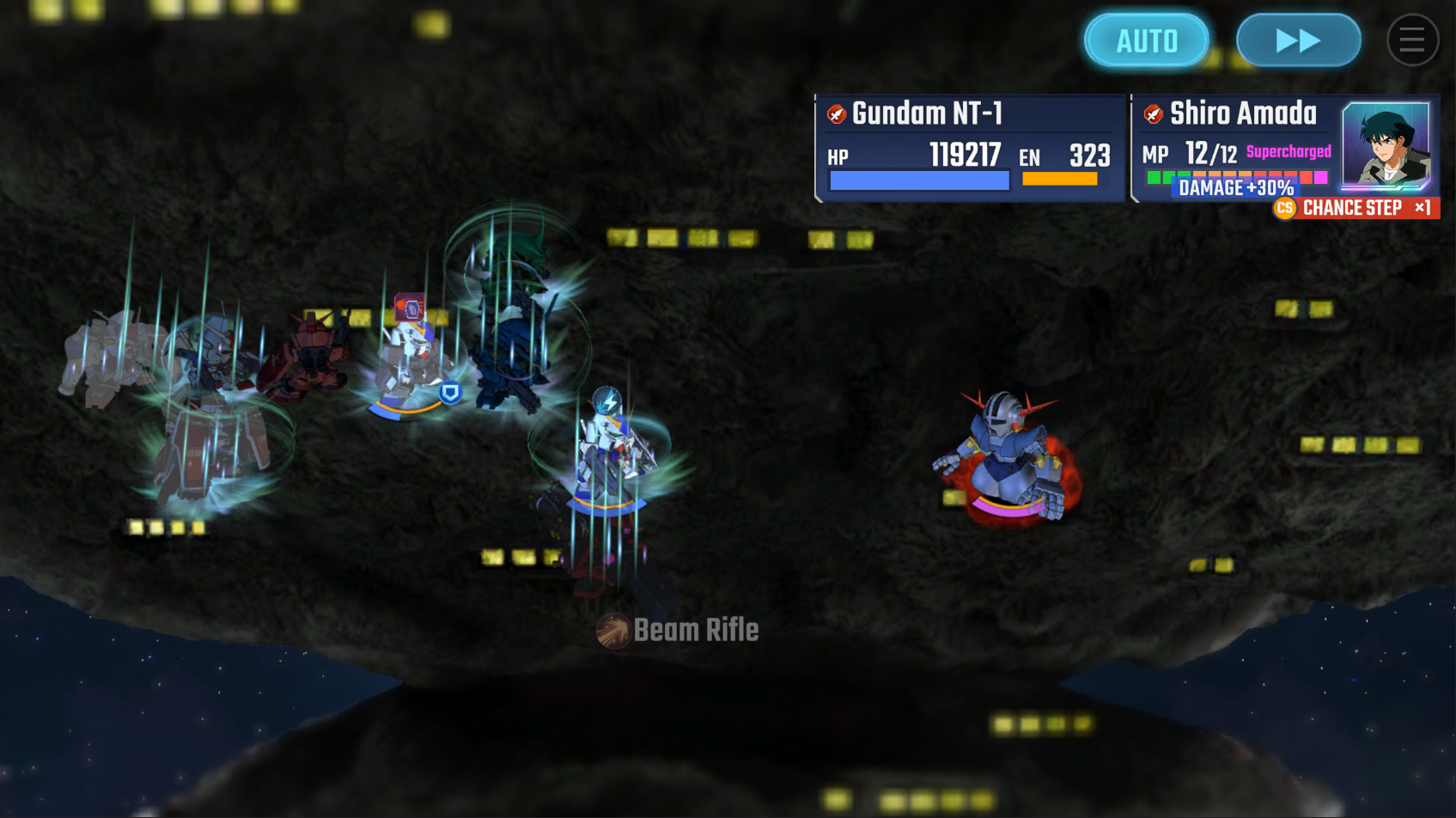Select Shiro Amada's pilot portrait

(1386, 144)
